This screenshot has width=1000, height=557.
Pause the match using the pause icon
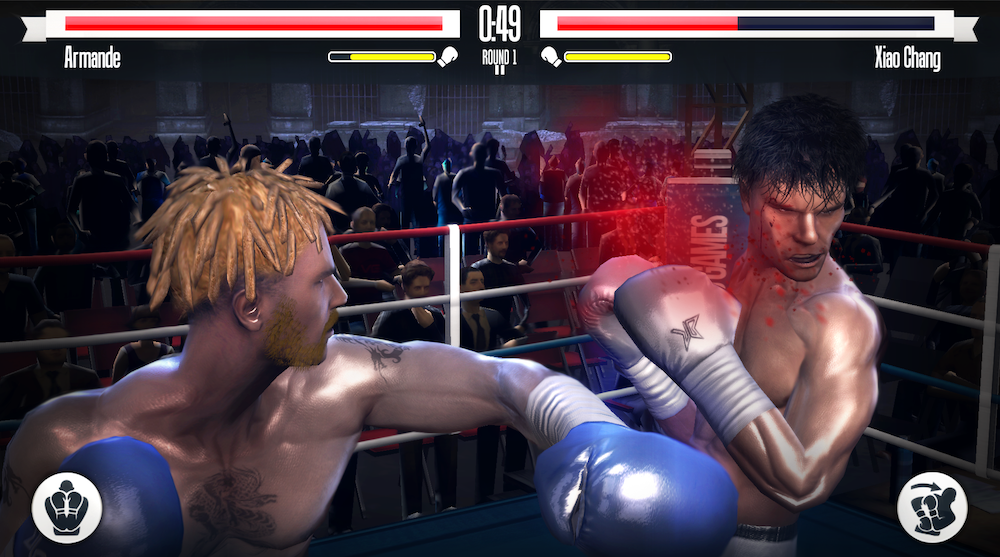click(x=499, y=72)
